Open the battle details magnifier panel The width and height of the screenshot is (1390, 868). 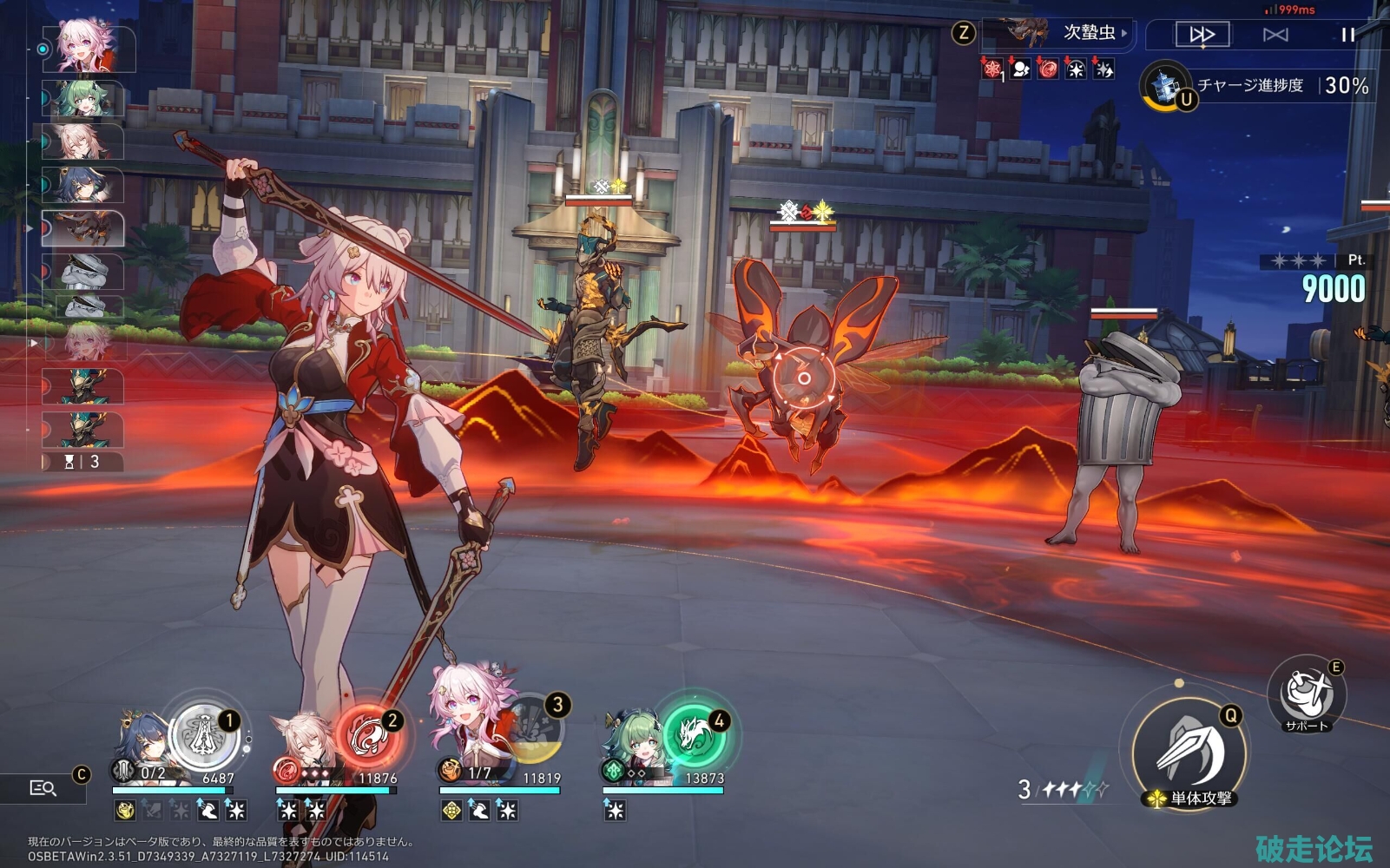43,787
